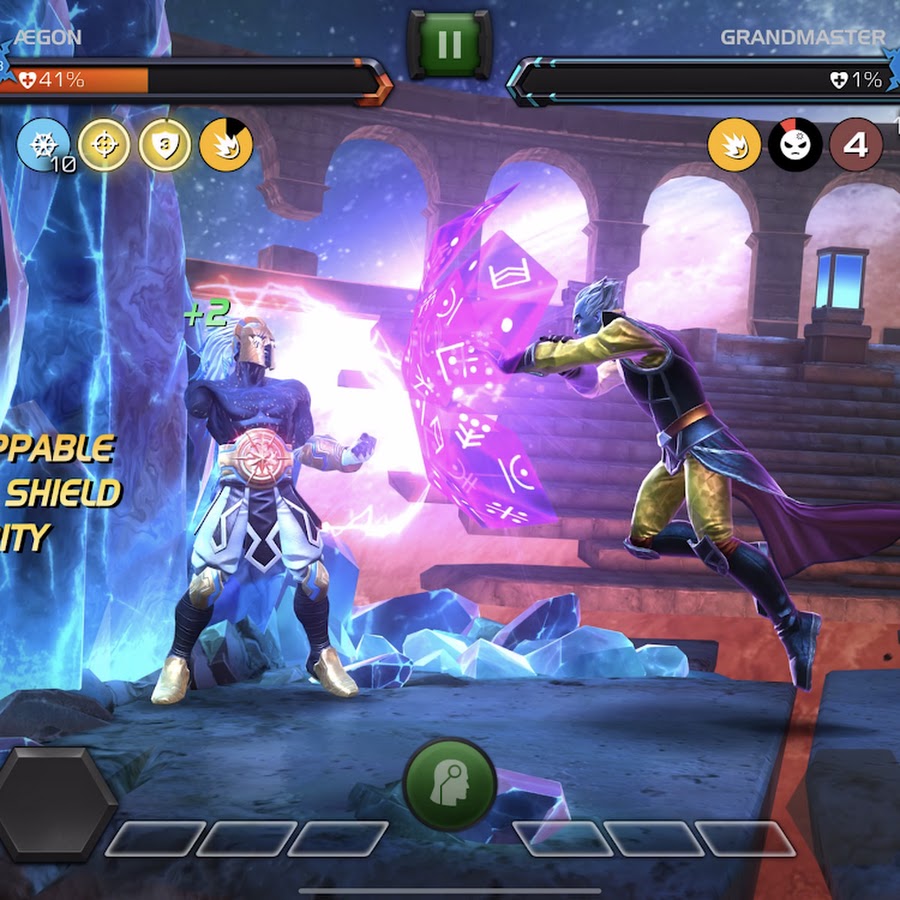
Task: Tap Aegon's gold fury burst buff icon
Action: [x=225, y=146]
